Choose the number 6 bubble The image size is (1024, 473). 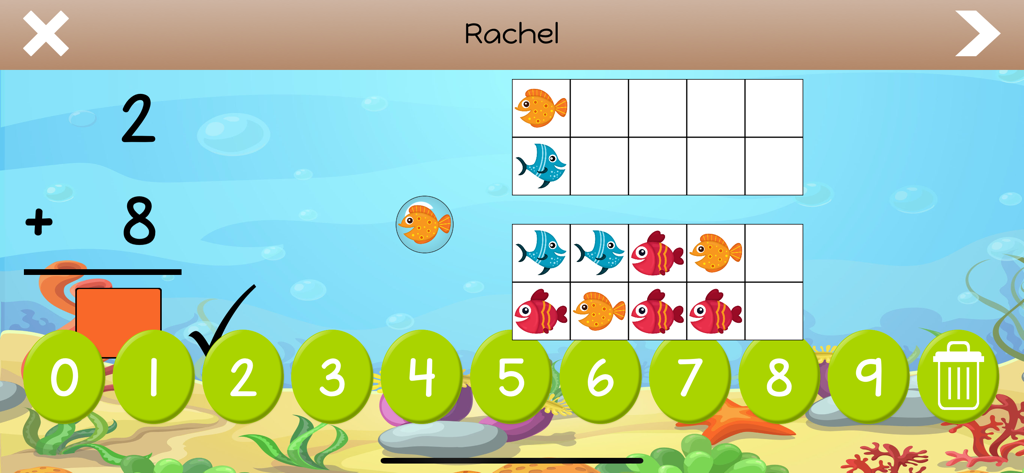[x=600, y=379]
